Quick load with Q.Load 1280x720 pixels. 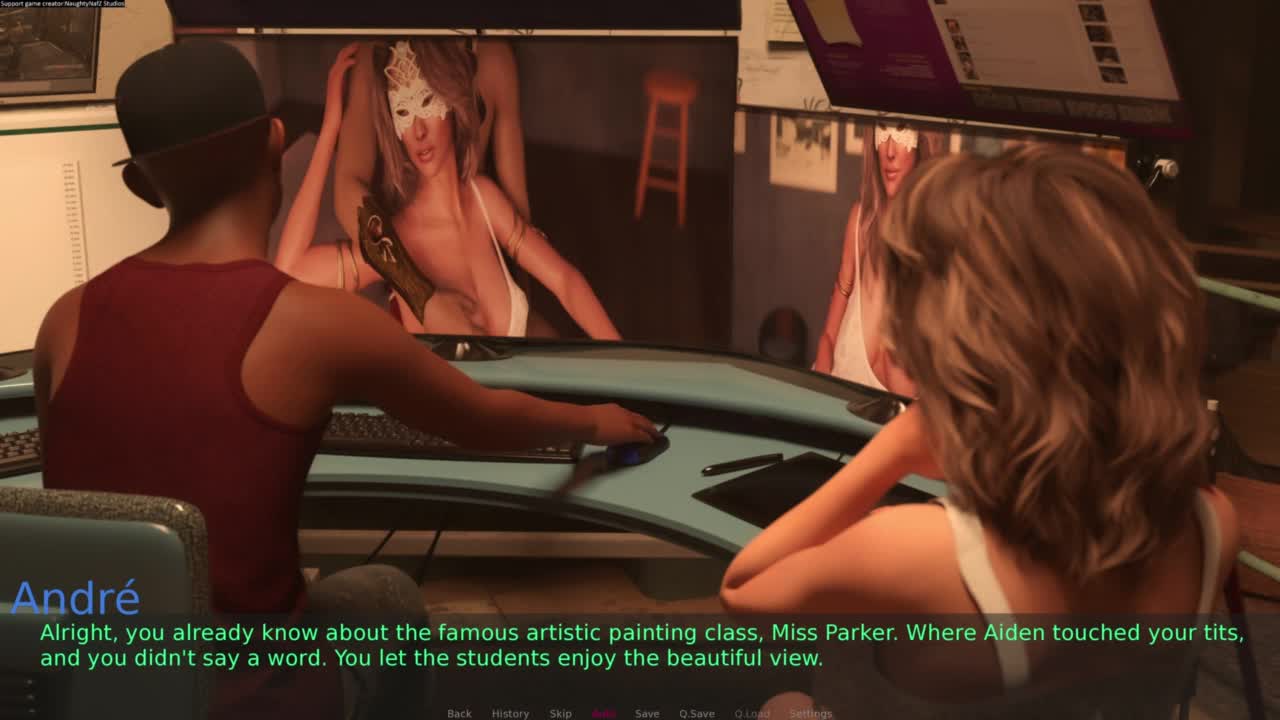click(752, 713)
